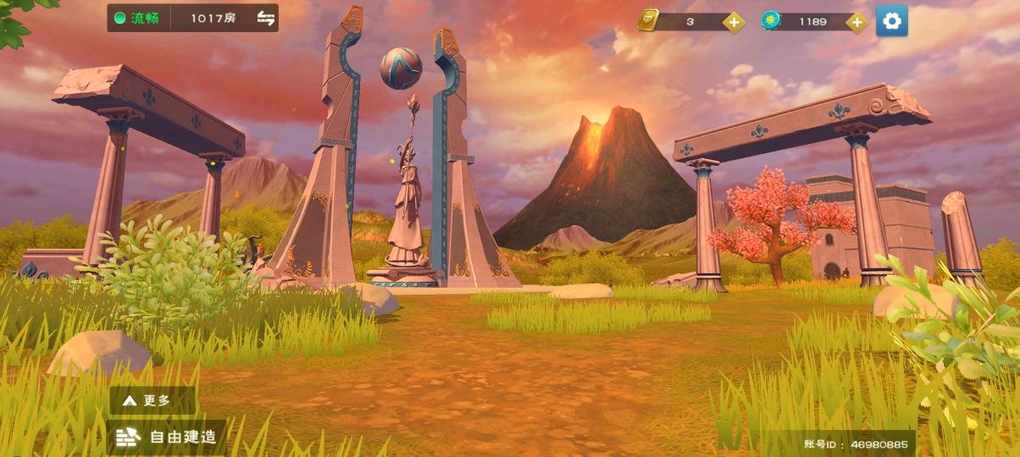Add more gold bars with plus button
Viewport: 1020px width, 457px height.
pyautogui.click(x=734, y=21)
